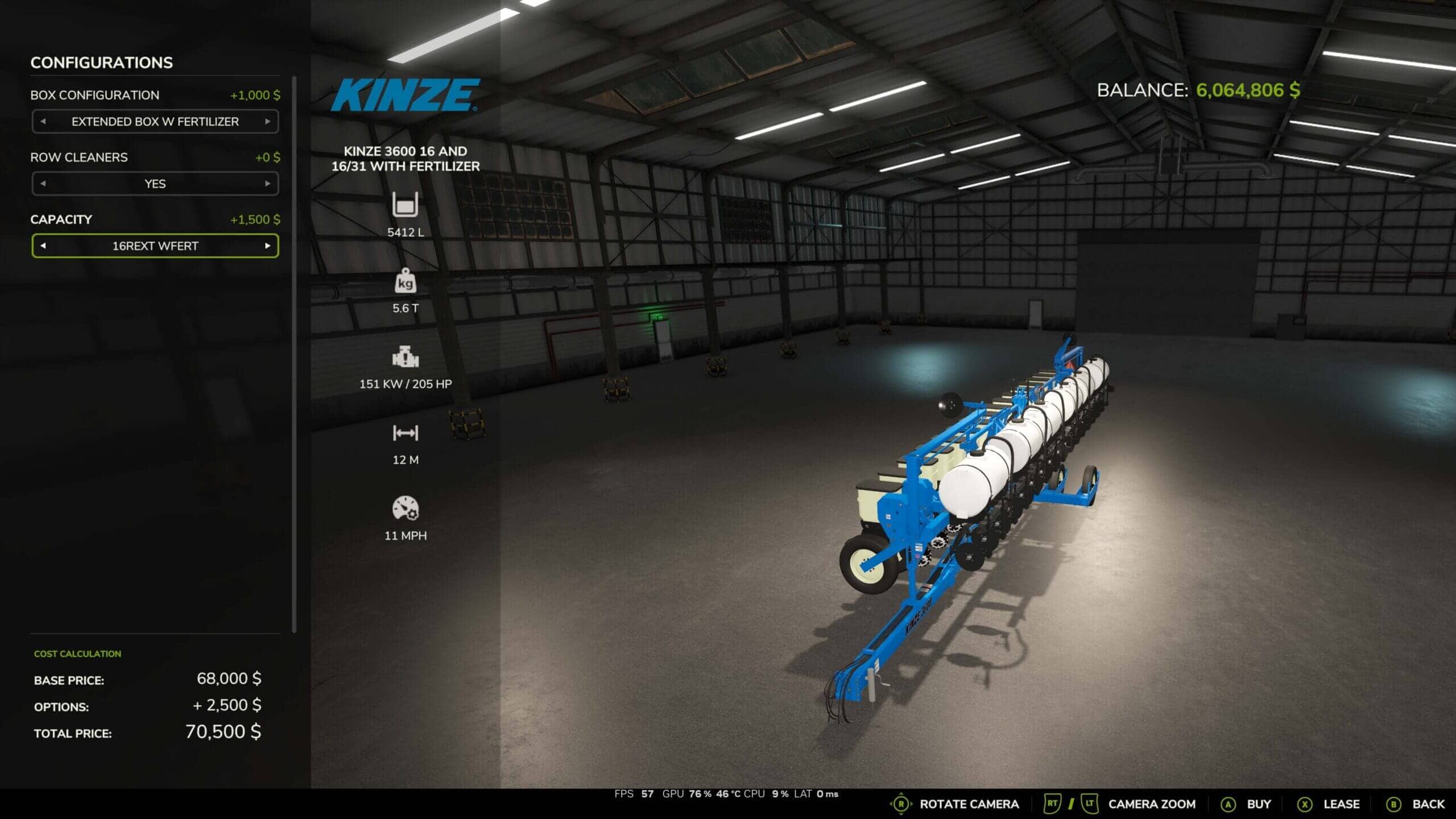Click right arrow of Row Cleaners selector
Image resolution: width=1456 pixels, height=819 pixels.
pos(267,184)
